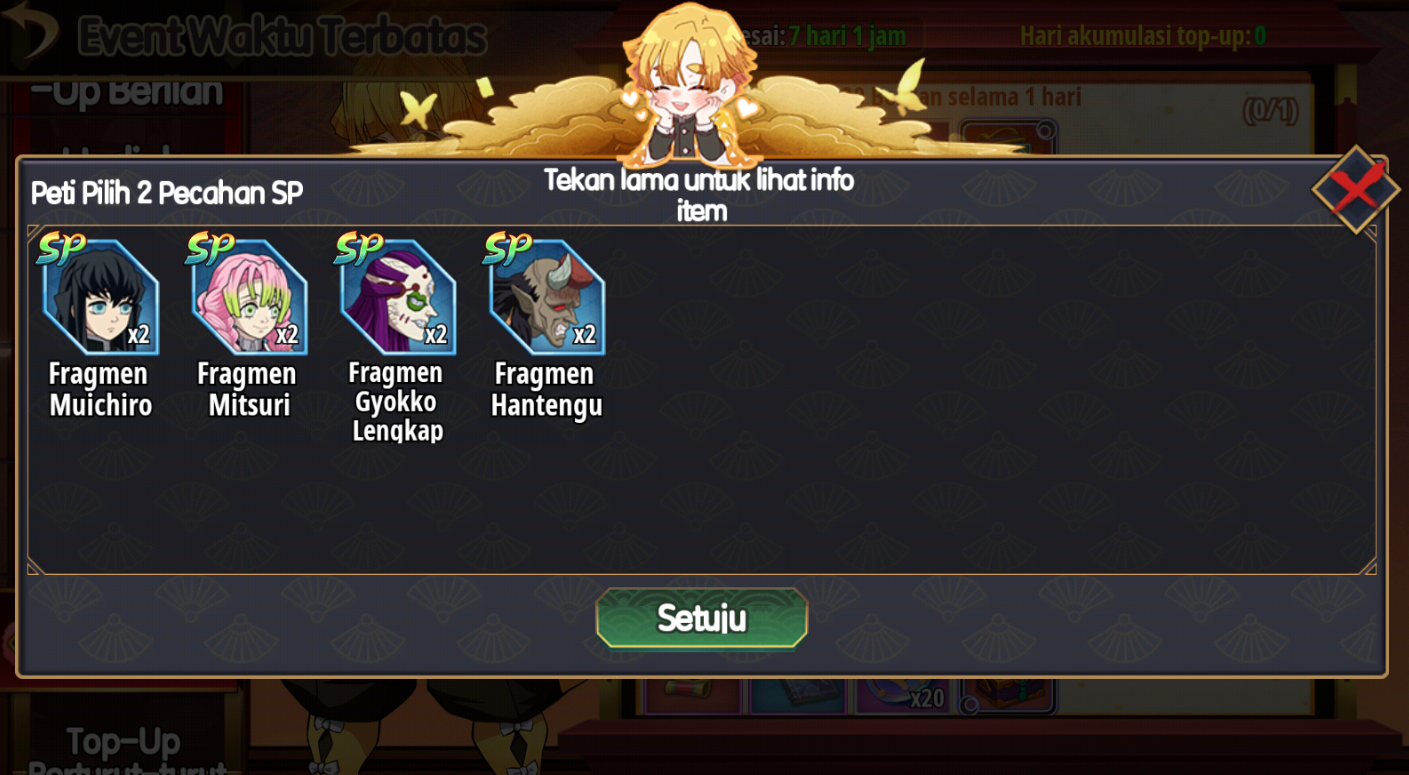This screenshot has height=775, width=1409.
Task: Select the Fragmen Hantengu fragment
Action: point(547,297)
